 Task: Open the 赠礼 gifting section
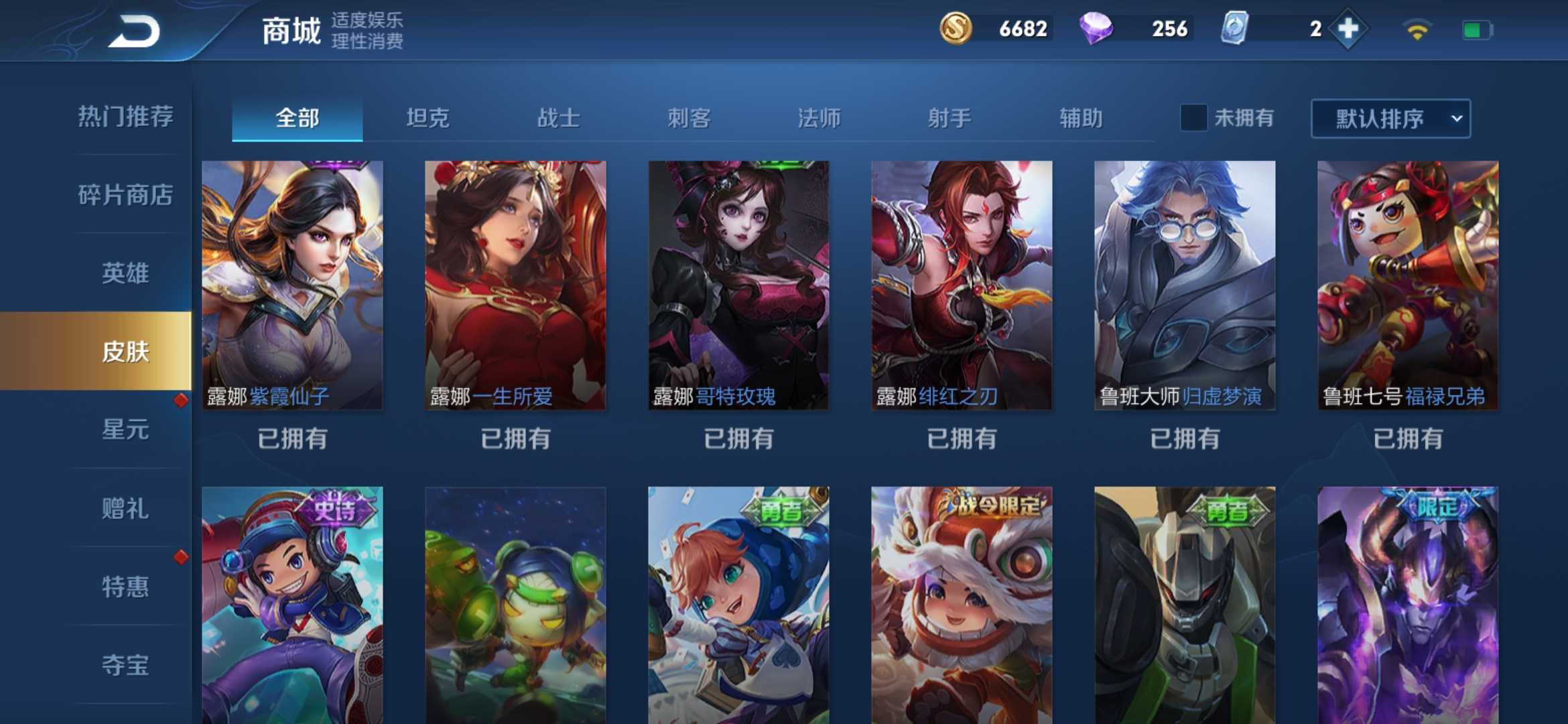125,509
